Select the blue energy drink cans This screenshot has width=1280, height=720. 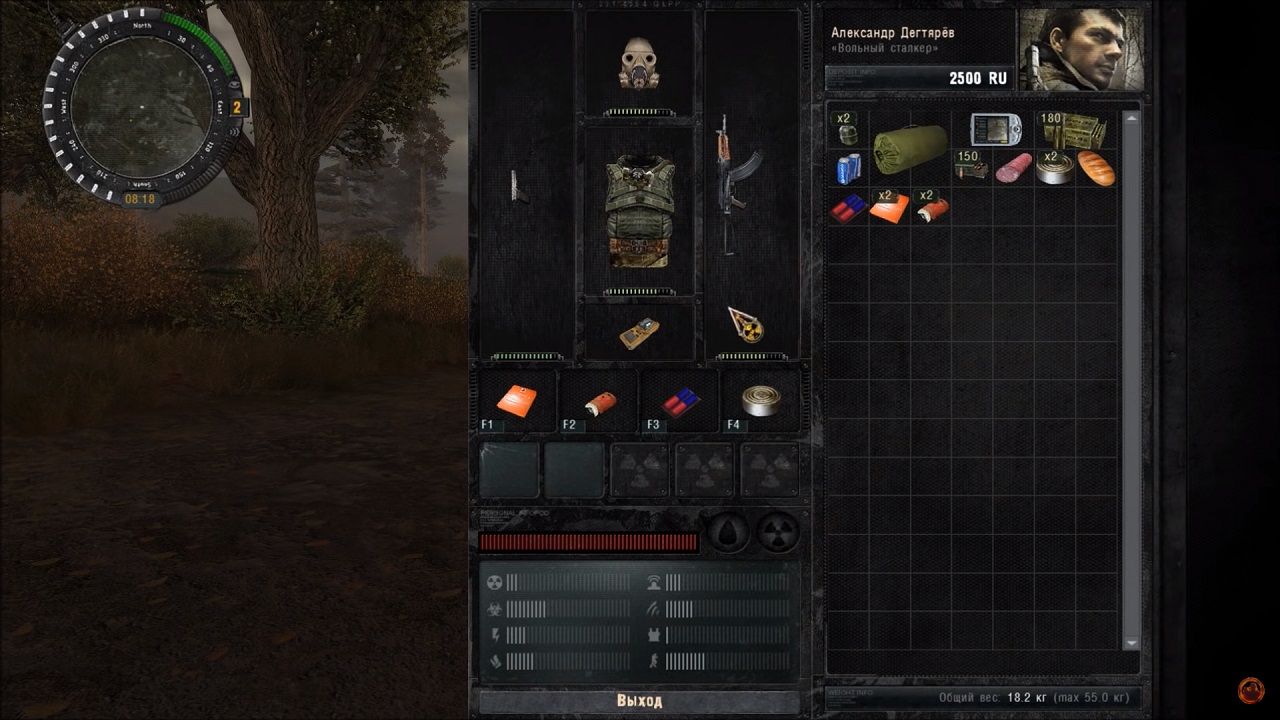click(x=848, y=168)
